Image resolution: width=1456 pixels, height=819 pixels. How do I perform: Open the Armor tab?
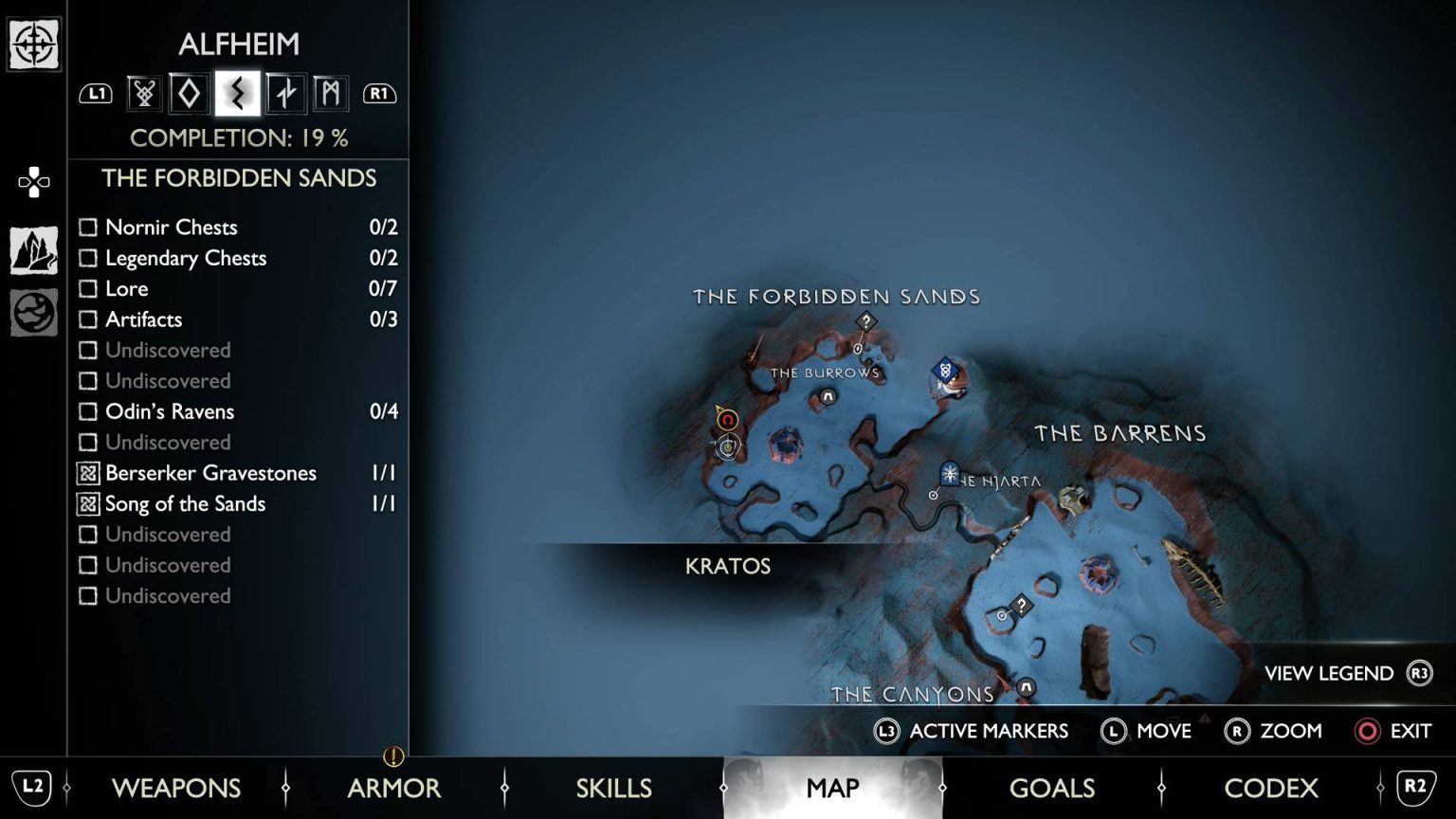coord(393,788)
